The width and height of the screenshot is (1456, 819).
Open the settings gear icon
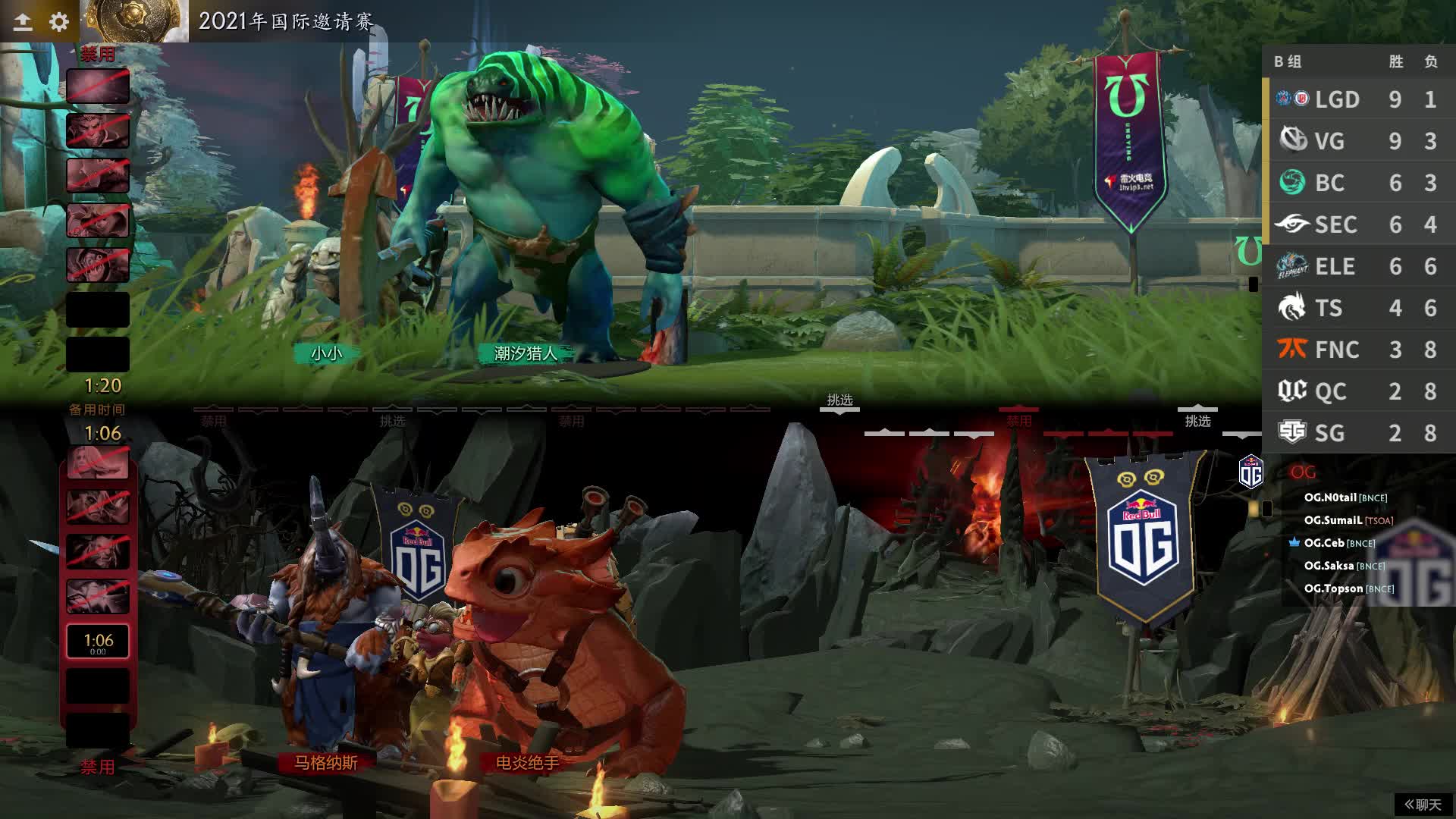[x=58, y=22]
